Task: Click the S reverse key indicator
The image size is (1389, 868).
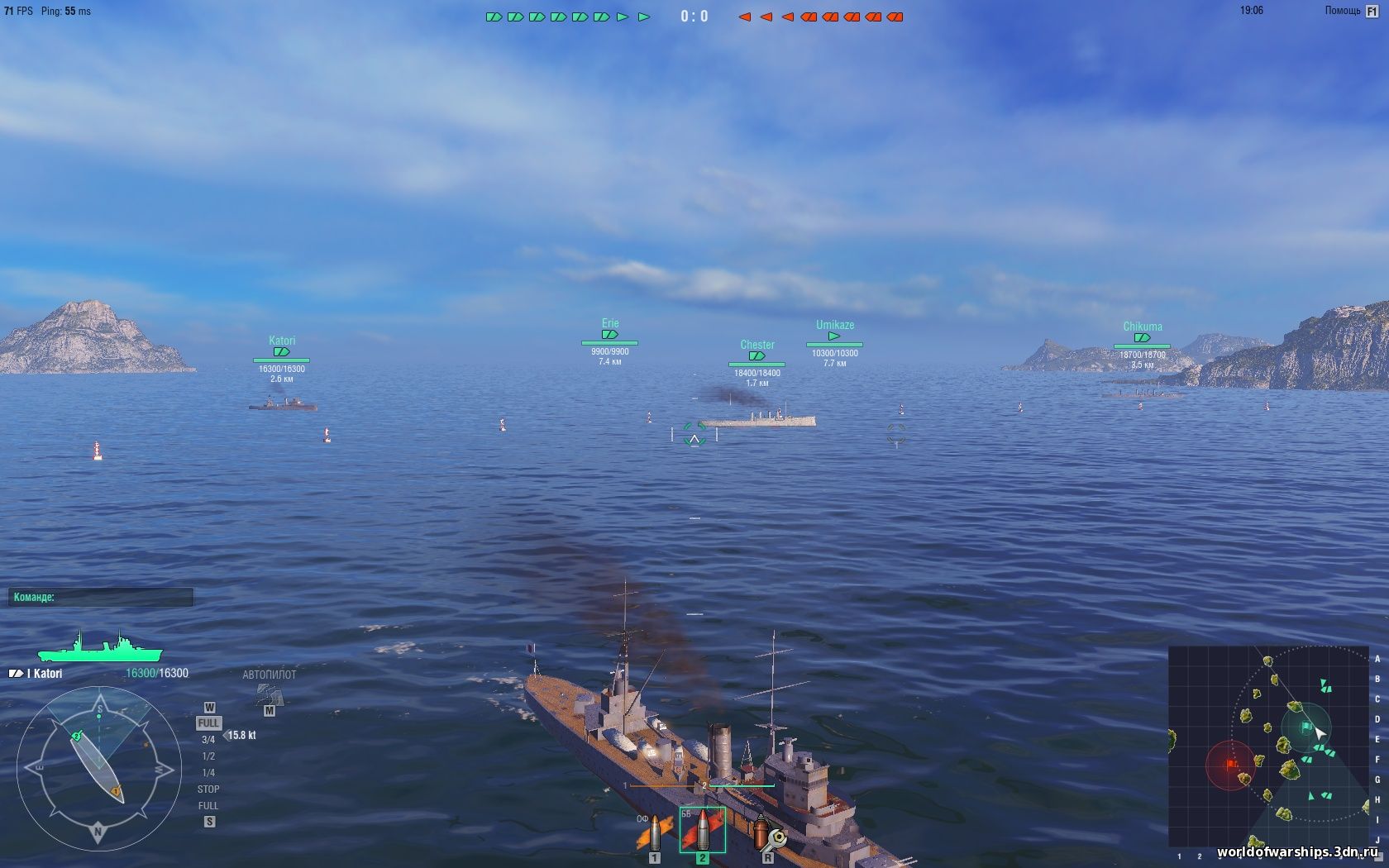Action: tap(209, 818)
